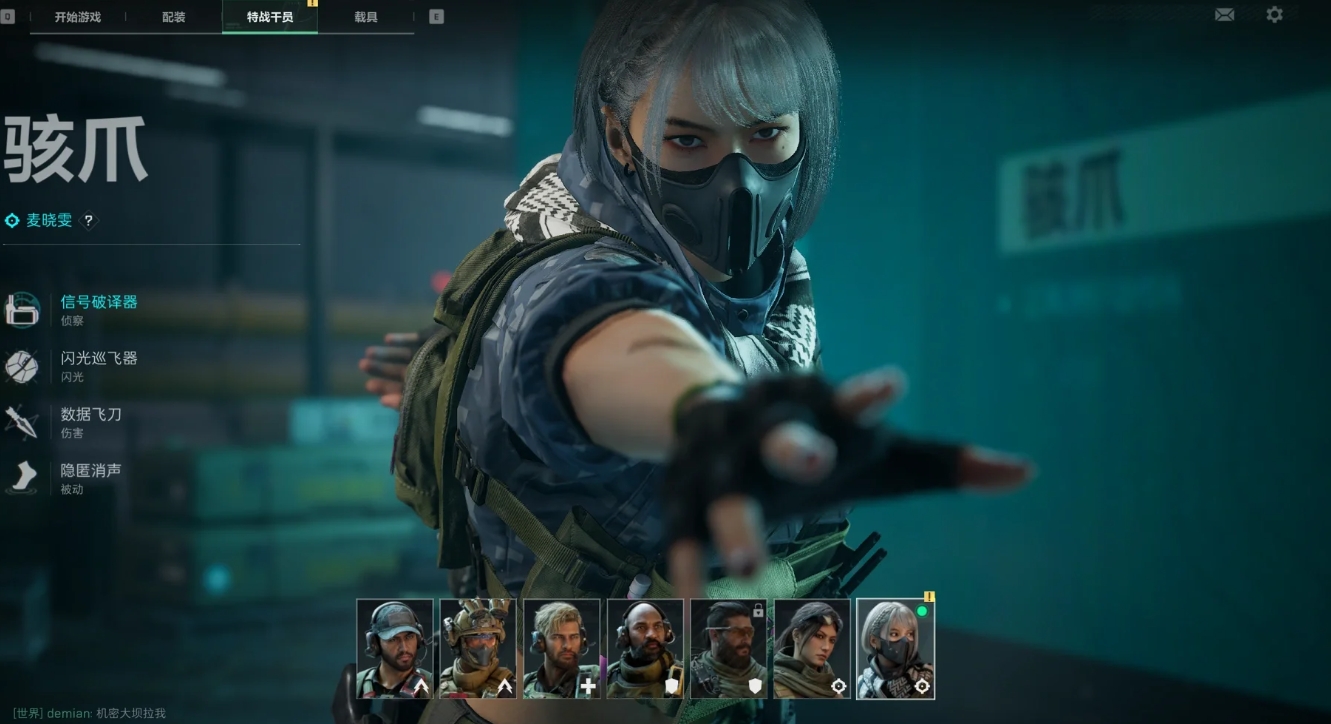The height and width of the screenshot is (724, 1331).
Task: Select the bald bearded operator with headset
Action: point(645,648)
